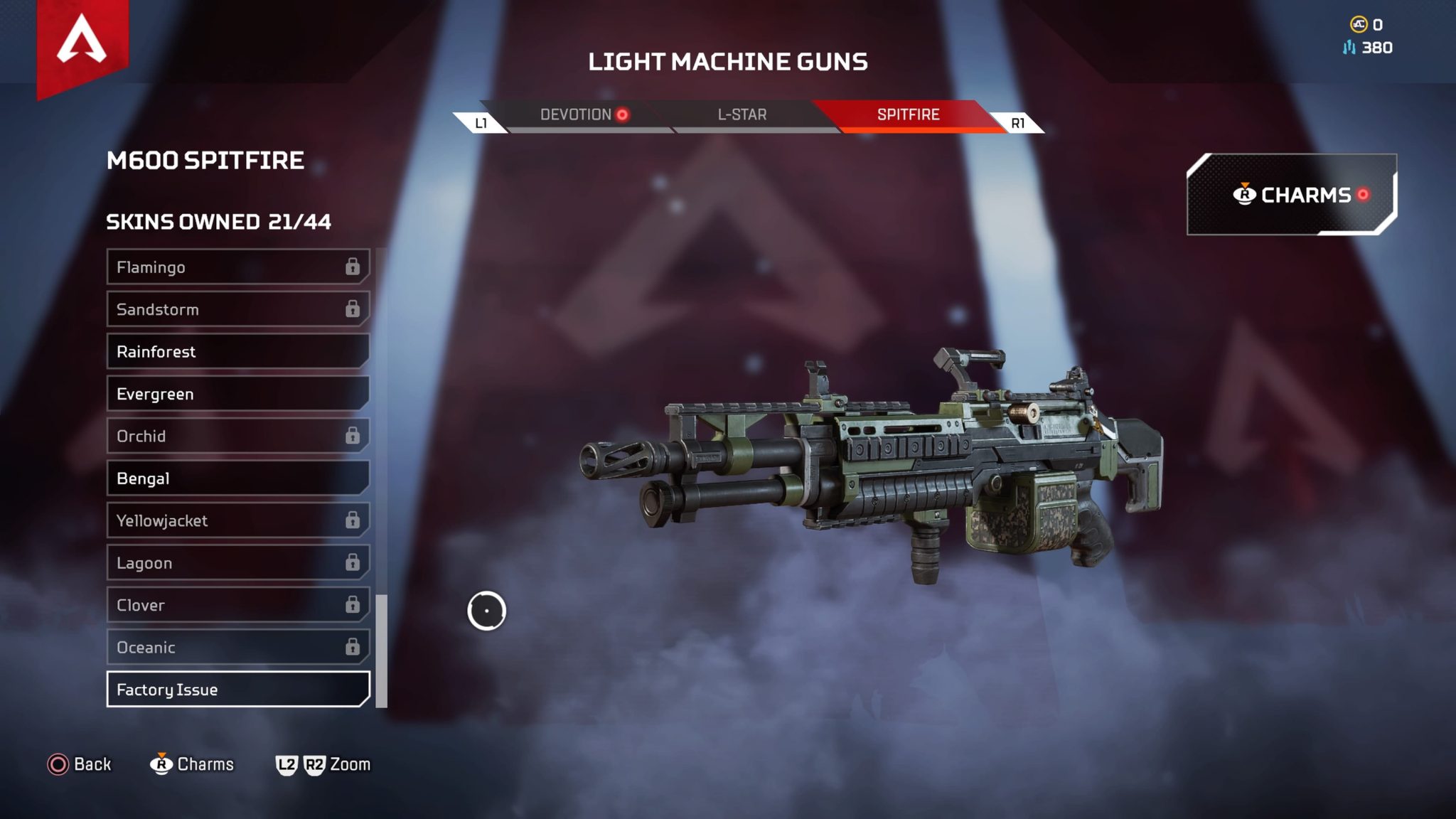This screenshot has height=819, width=1456.
Task: Click the skin list scrollbar
Action: click(382, 650)
